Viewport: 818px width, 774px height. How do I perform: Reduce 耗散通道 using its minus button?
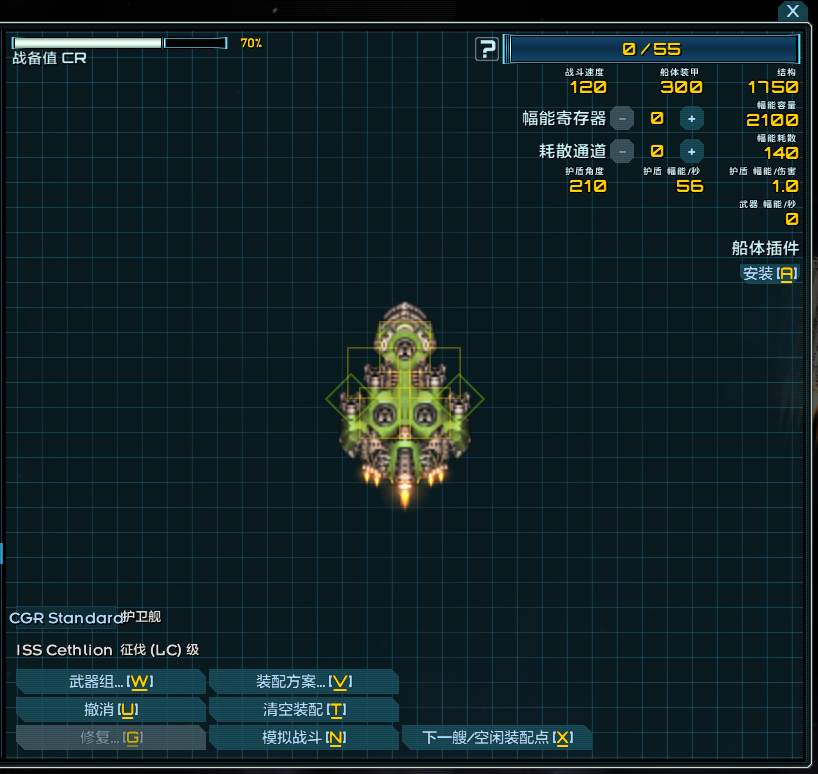tap(622, 151)
